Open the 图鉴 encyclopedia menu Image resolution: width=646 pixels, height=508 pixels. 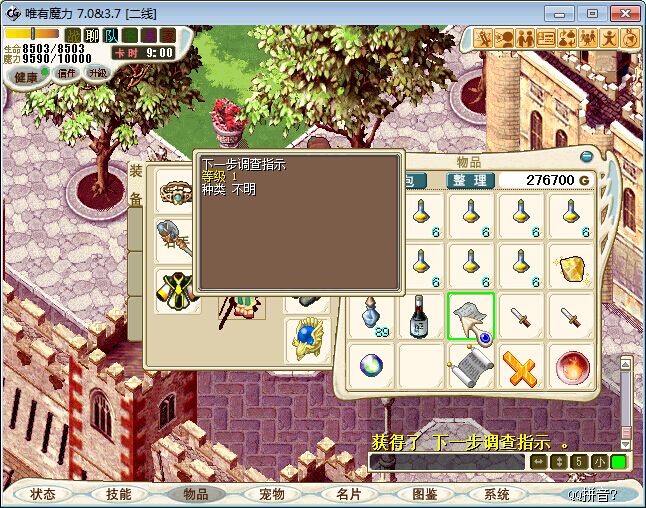point(423,494)
